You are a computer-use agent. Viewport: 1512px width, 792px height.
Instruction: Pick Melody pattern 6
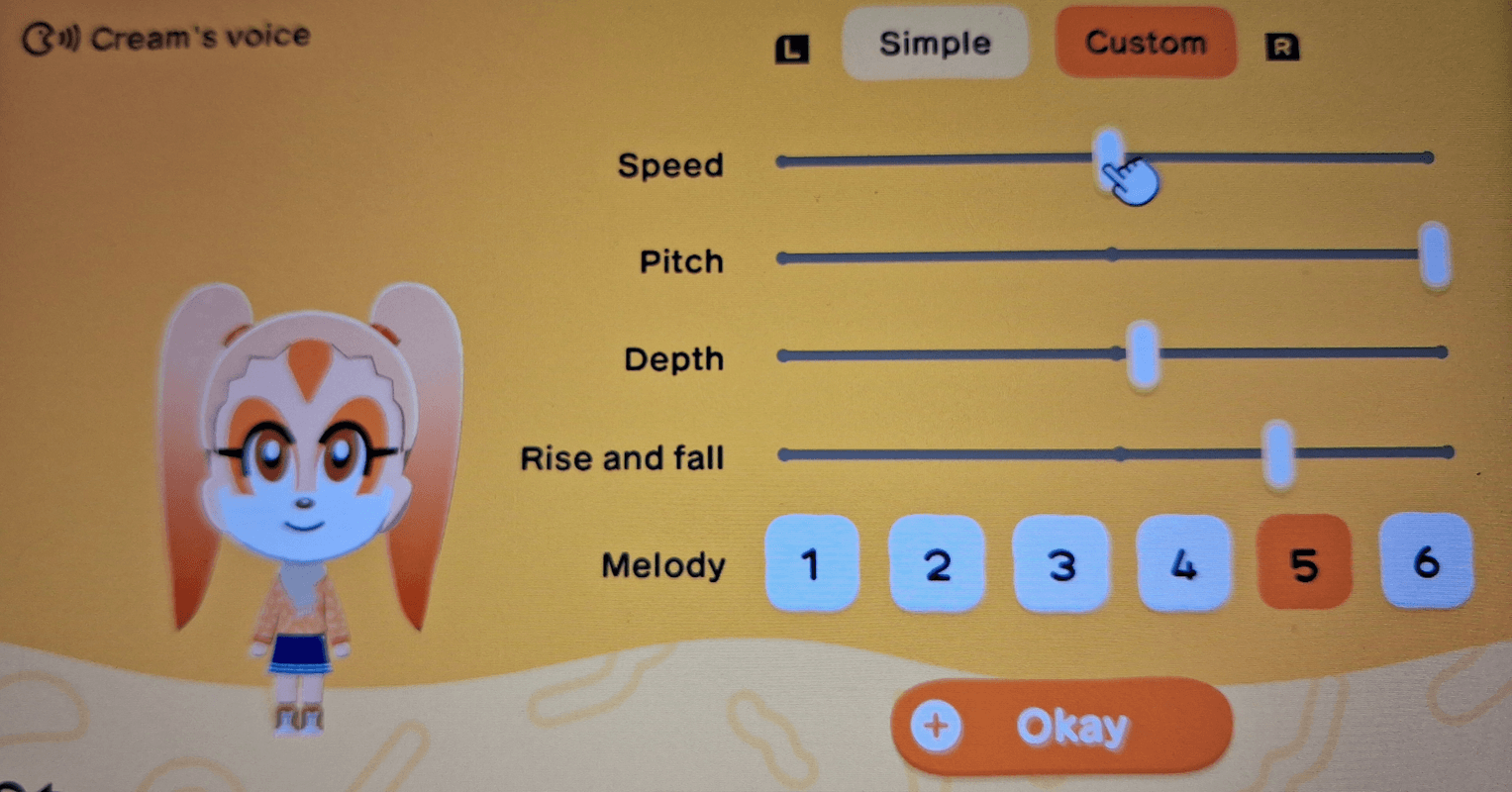point(1426,564)
